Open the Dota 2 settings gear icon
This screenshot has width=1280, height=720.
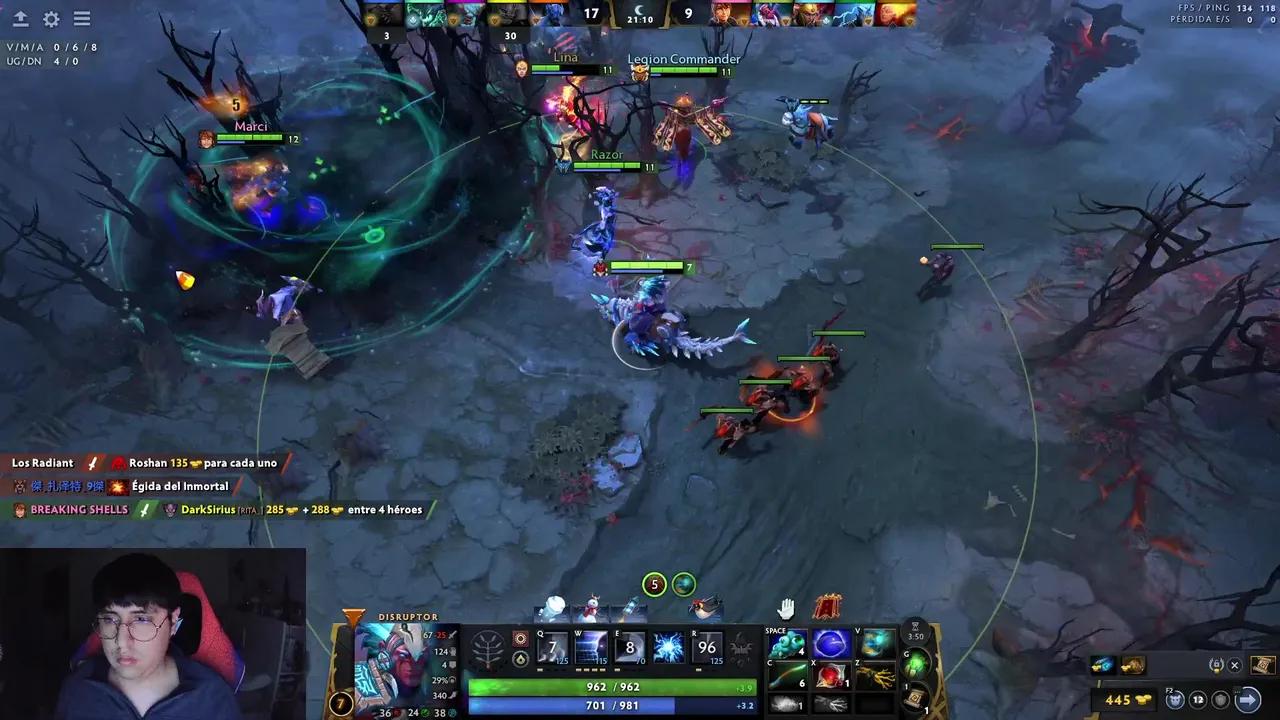[50, 19]
